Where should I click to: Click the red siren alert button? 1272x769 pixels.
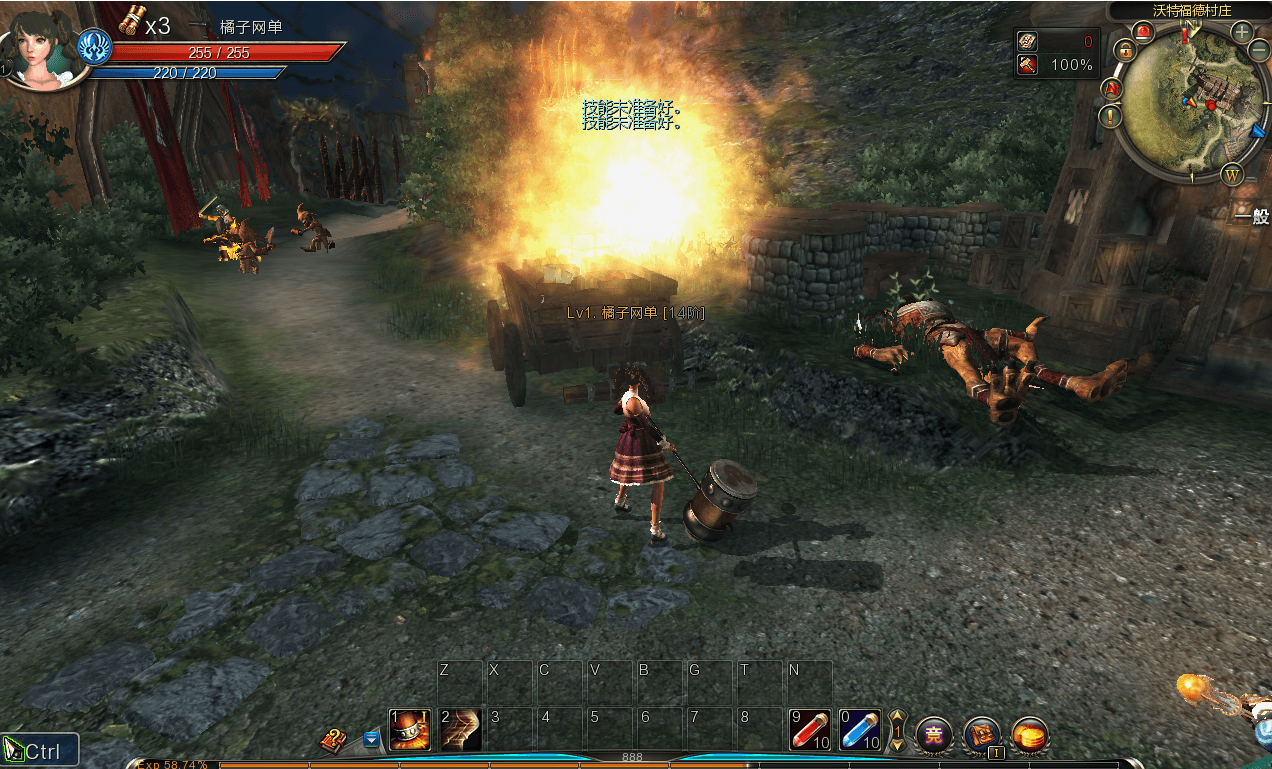pyautogui.click(x=1145, y=32)
